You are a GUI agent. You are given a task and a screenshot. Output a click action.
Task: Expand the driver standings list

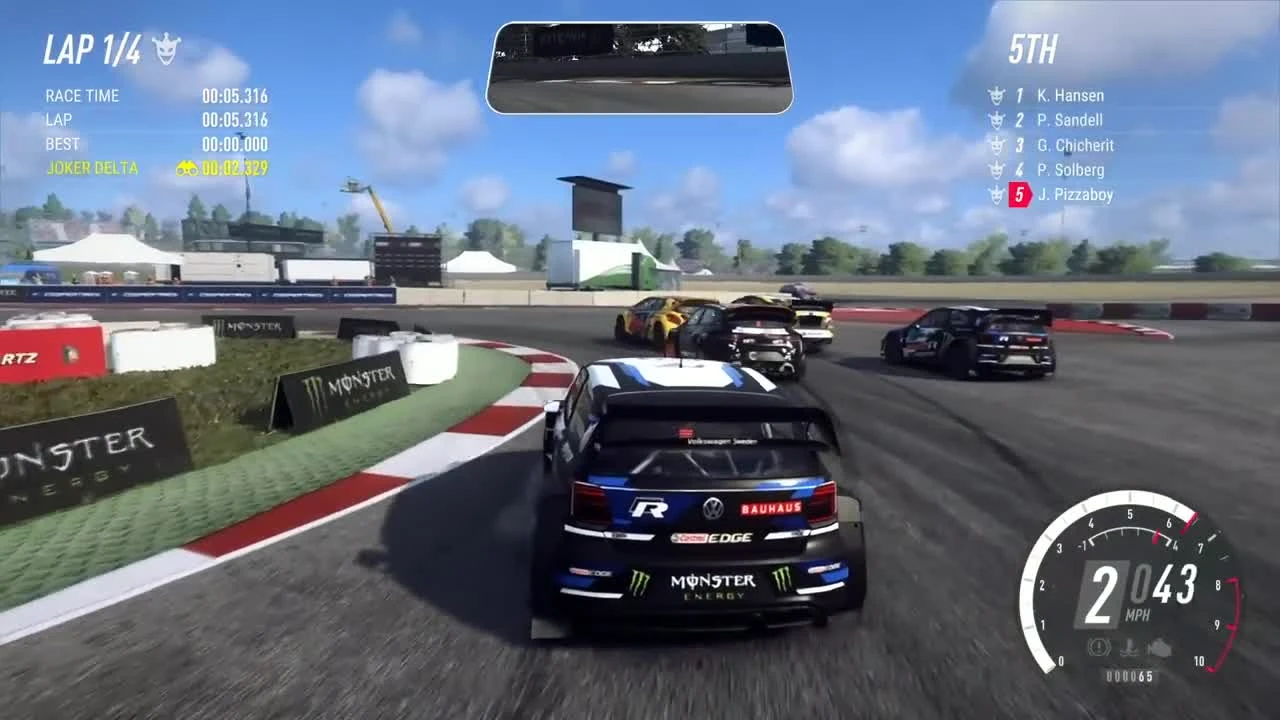click(1060, 145)
